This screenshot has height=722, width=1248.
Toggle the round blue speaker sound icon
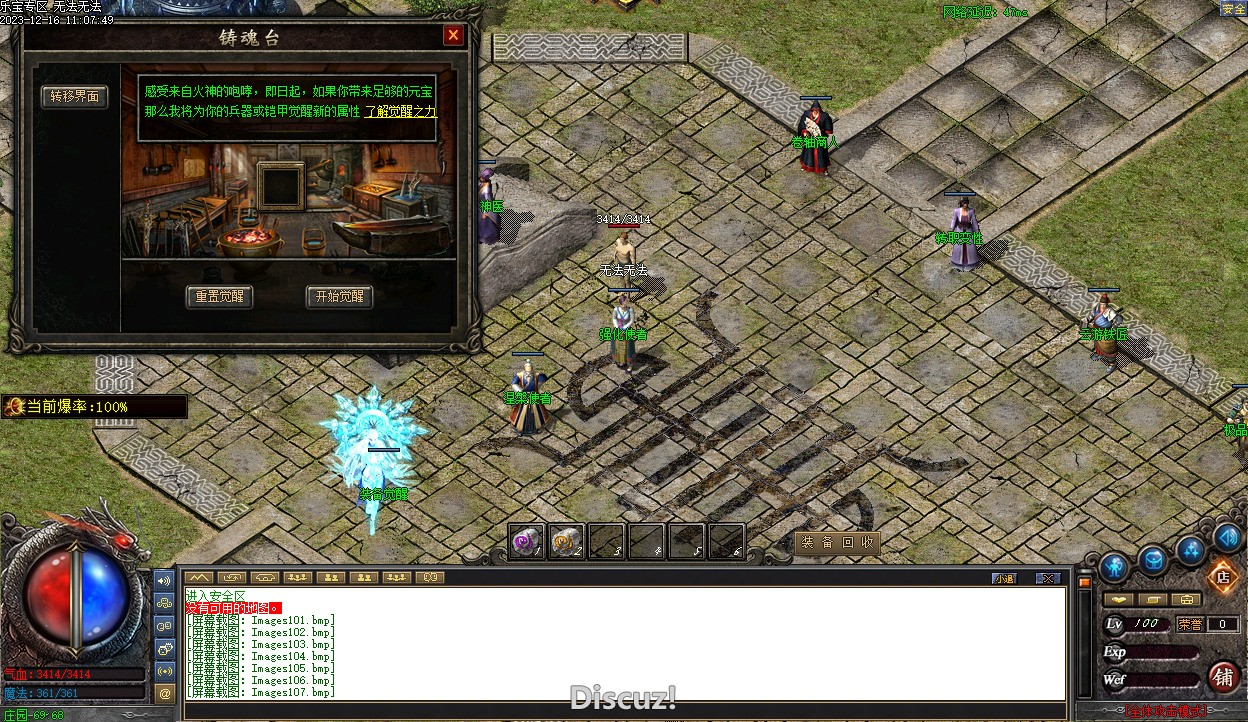click(1229, 538)
